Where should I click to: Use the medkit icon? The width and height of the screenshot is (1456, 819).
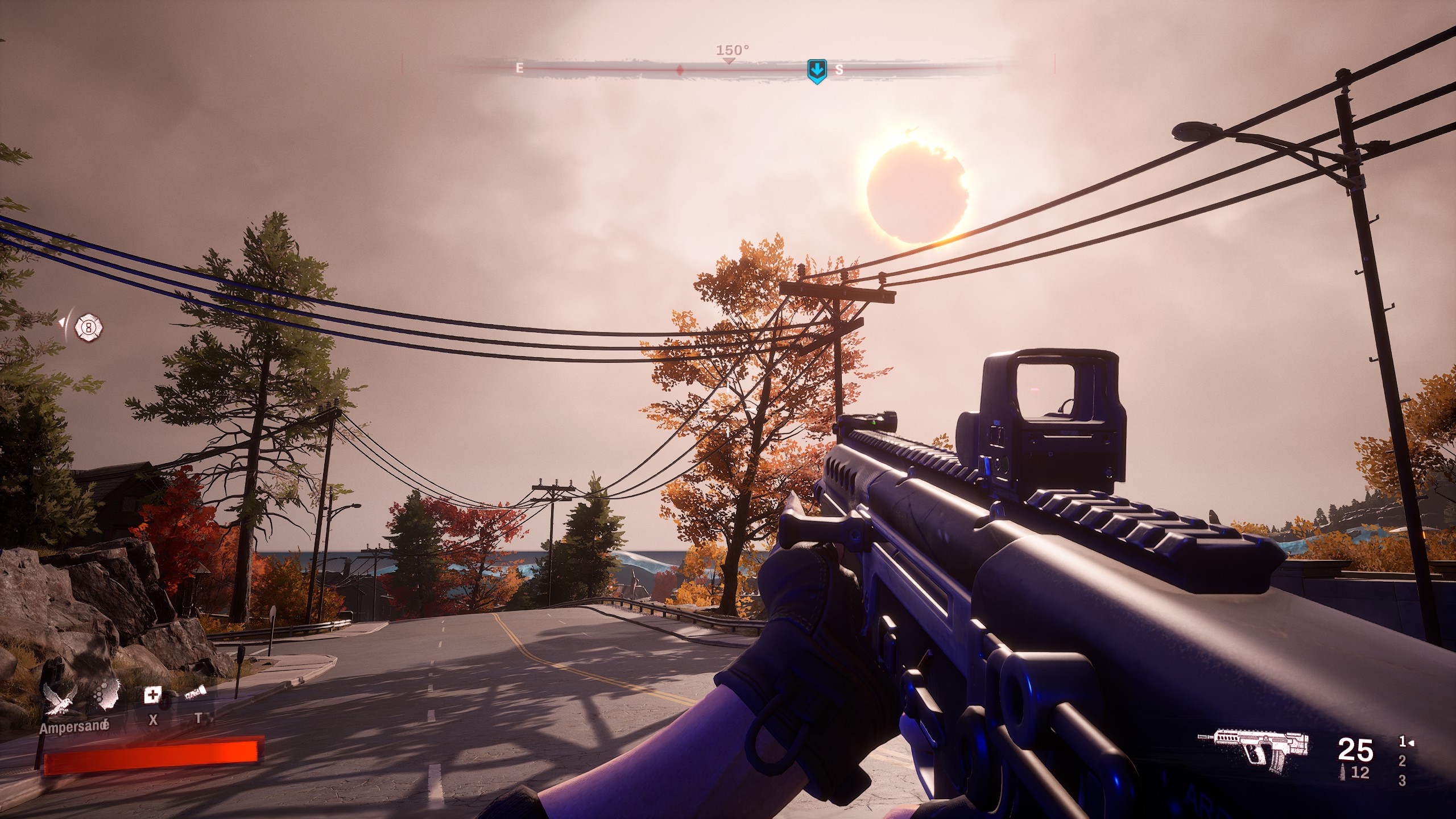[152, 695]
